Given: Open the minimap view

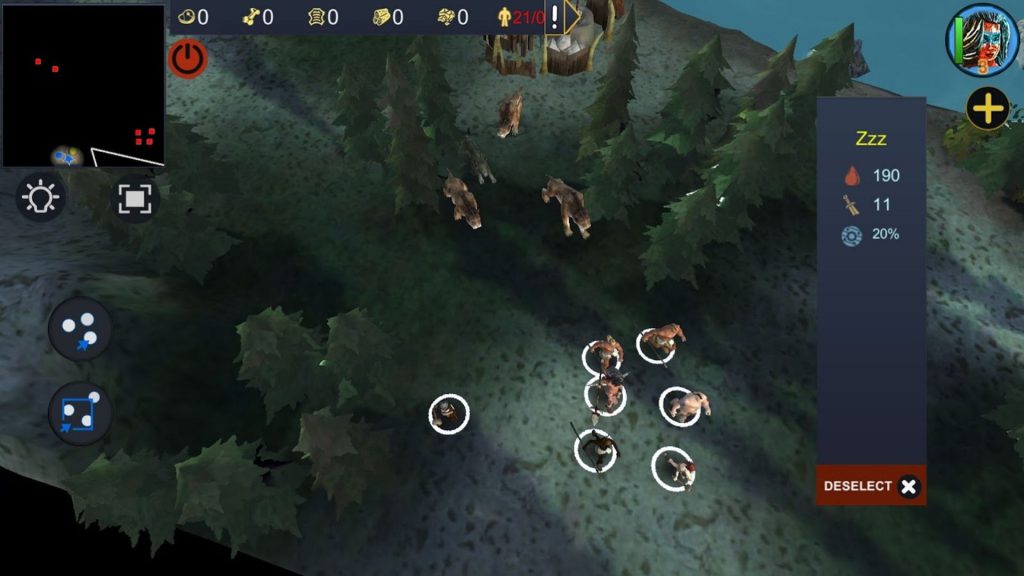Looking at the screenshot, I should point(83,85).
